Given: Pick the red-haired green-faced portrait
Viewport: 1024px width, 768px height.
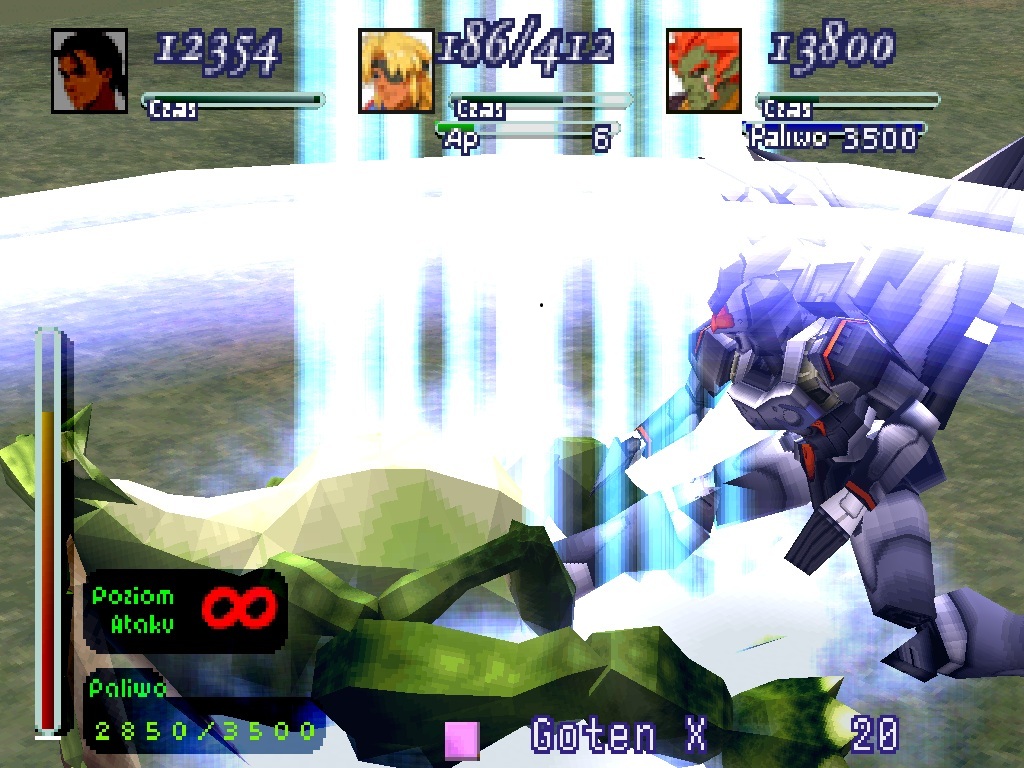Looking at the screenshot, I should click(703, 71).
